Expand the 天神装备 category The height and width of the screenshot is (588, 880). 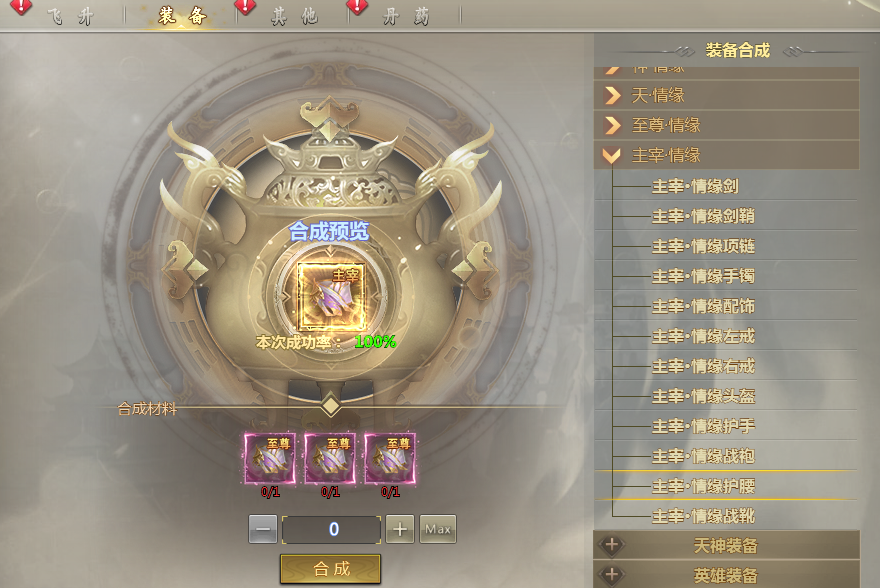pos(726,546)
